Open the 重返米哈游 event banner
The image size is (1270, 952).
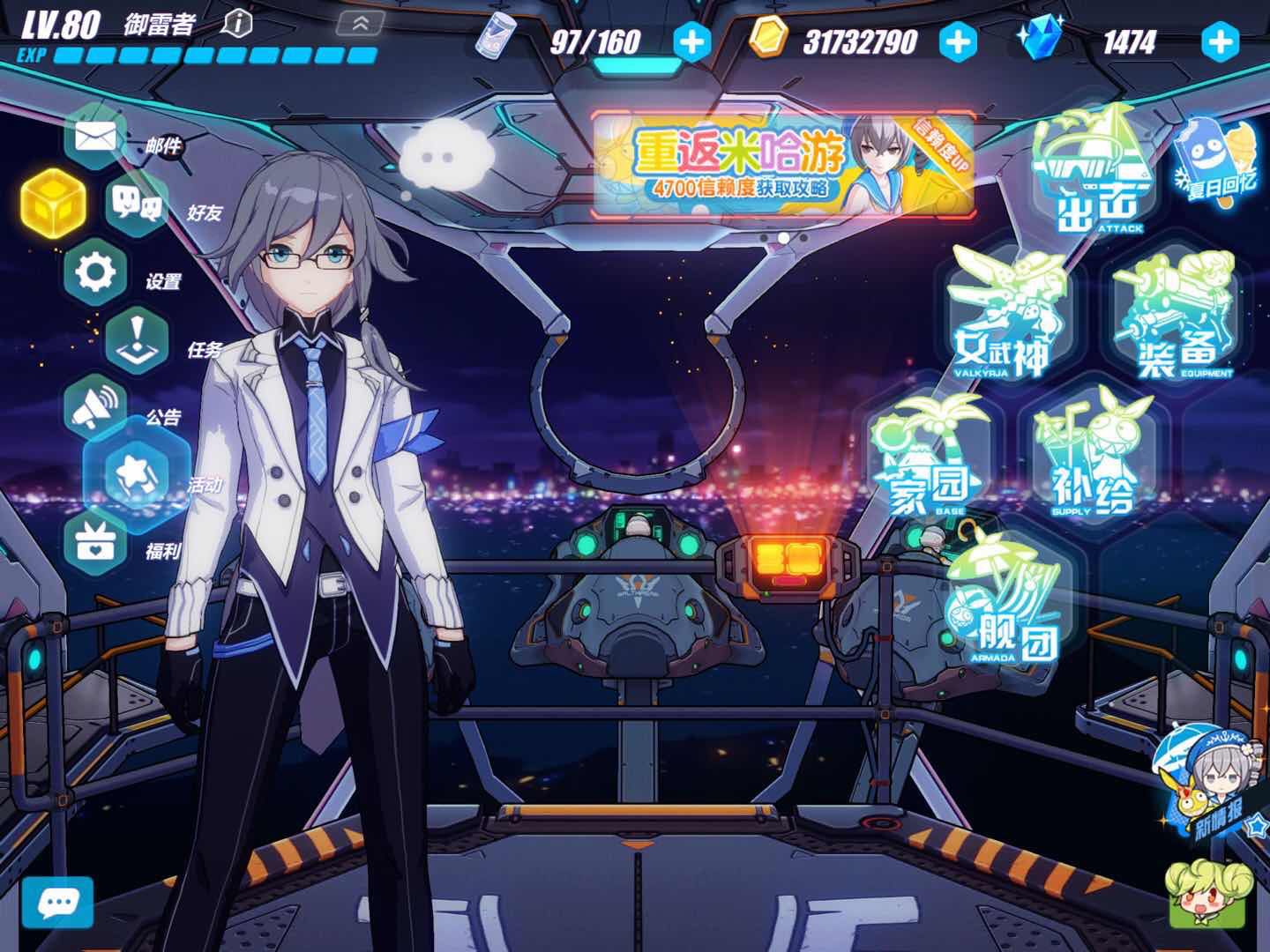(x=783, y=166)
